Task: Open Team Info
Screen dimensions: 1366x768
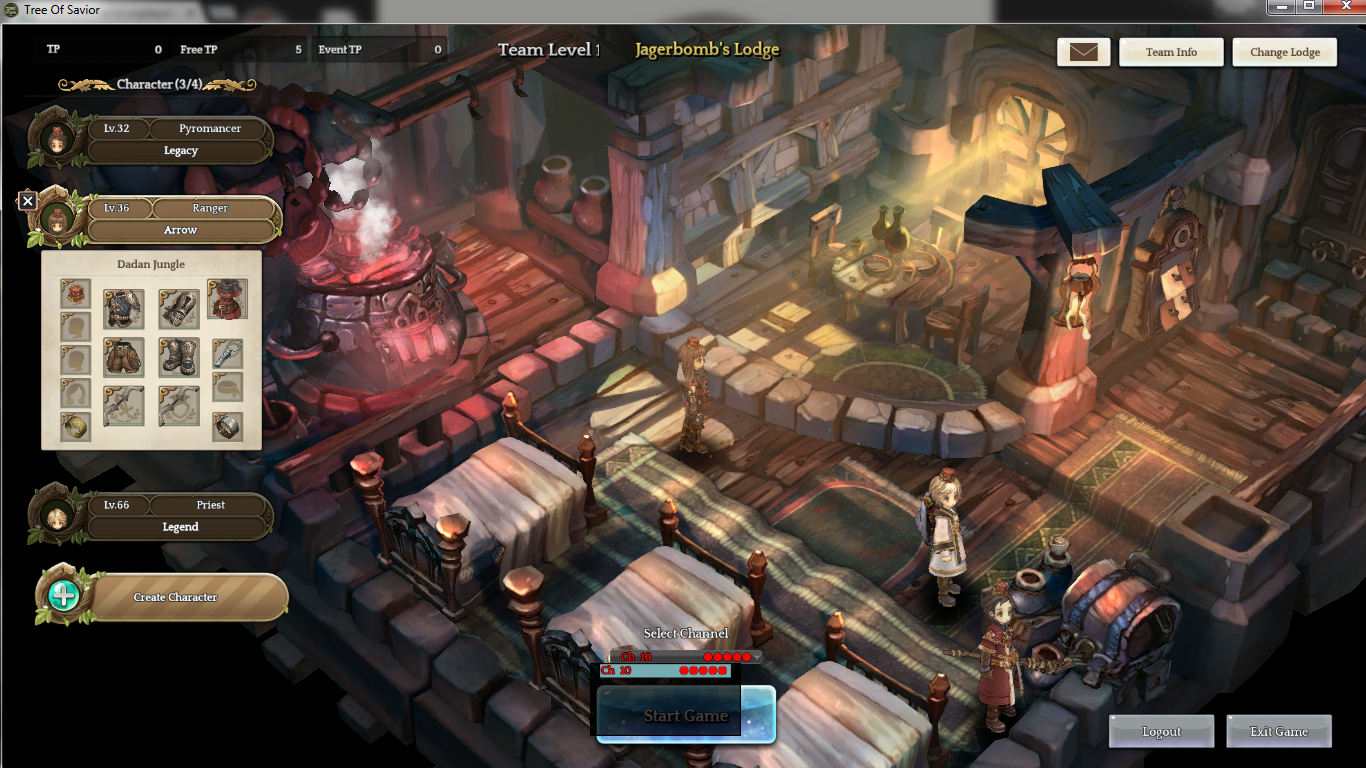Action: 1171,52
